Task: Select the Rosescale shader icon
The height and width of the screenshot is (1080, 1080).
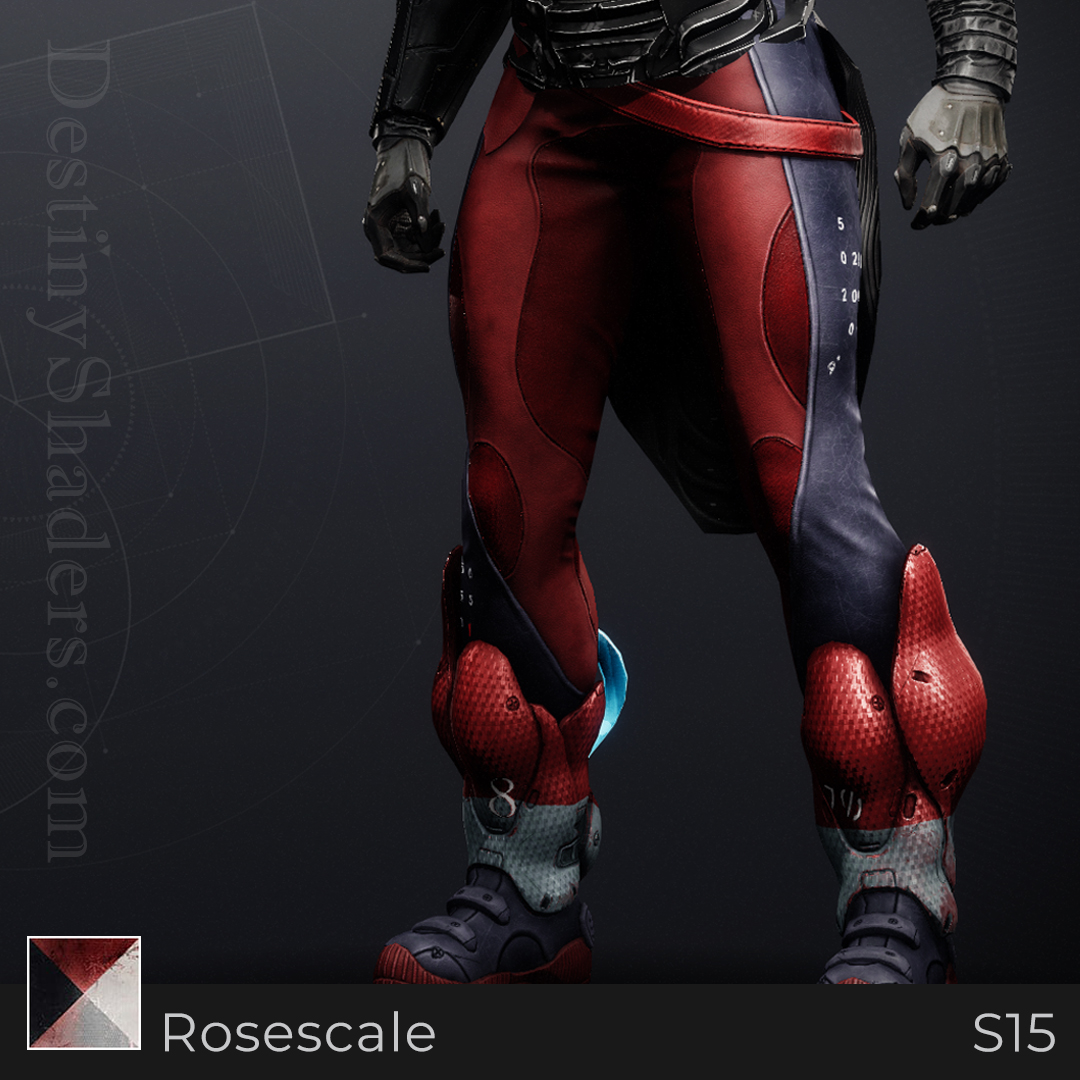Action: pyautogui.click(x=84, y=992)
